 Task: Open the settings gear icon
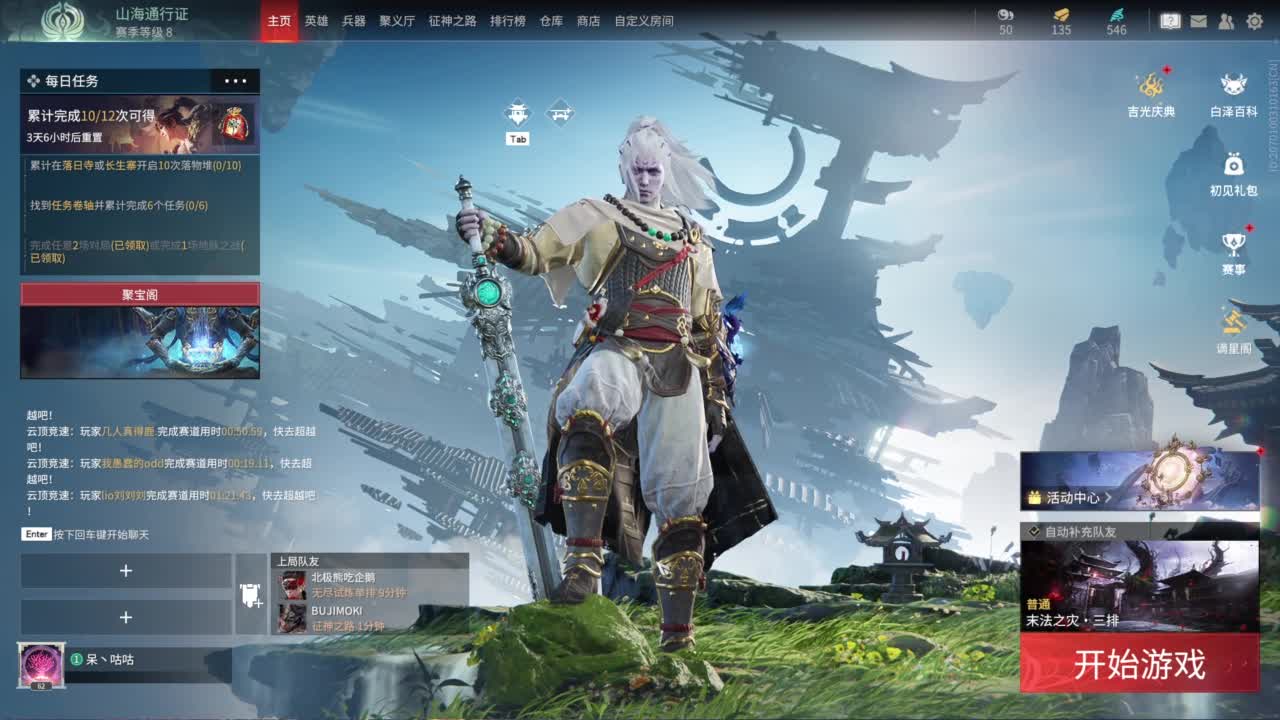pos(1256,20)
